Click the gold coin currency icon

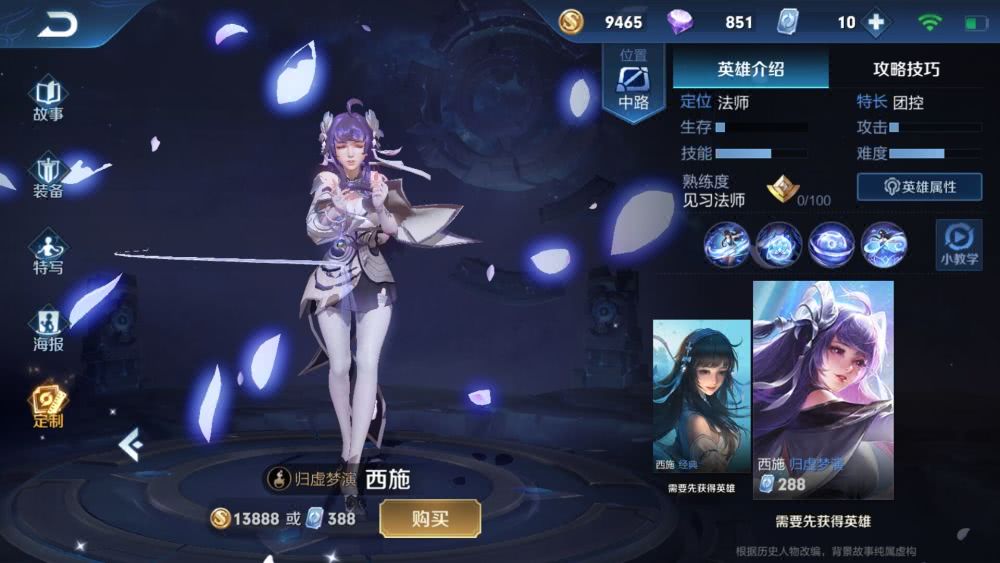[x=571, y=22]
